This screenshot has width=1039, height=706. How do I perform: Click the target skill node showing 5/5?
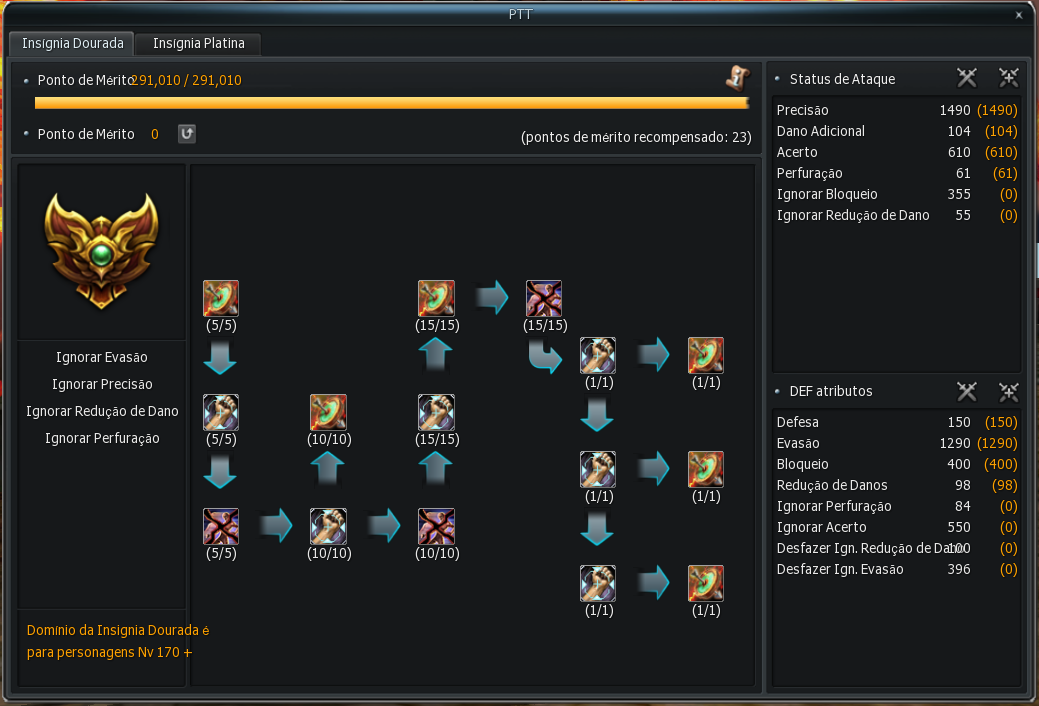point(221,298)
